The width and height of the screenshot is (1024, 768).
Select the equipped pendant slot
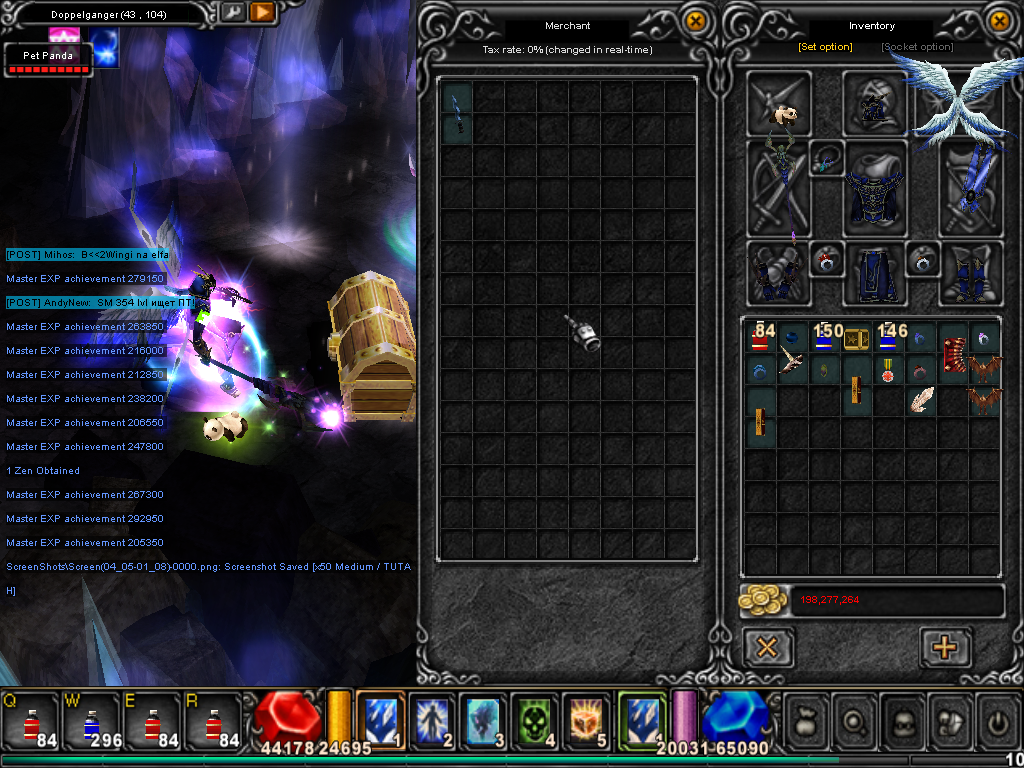tap(827, 158)
